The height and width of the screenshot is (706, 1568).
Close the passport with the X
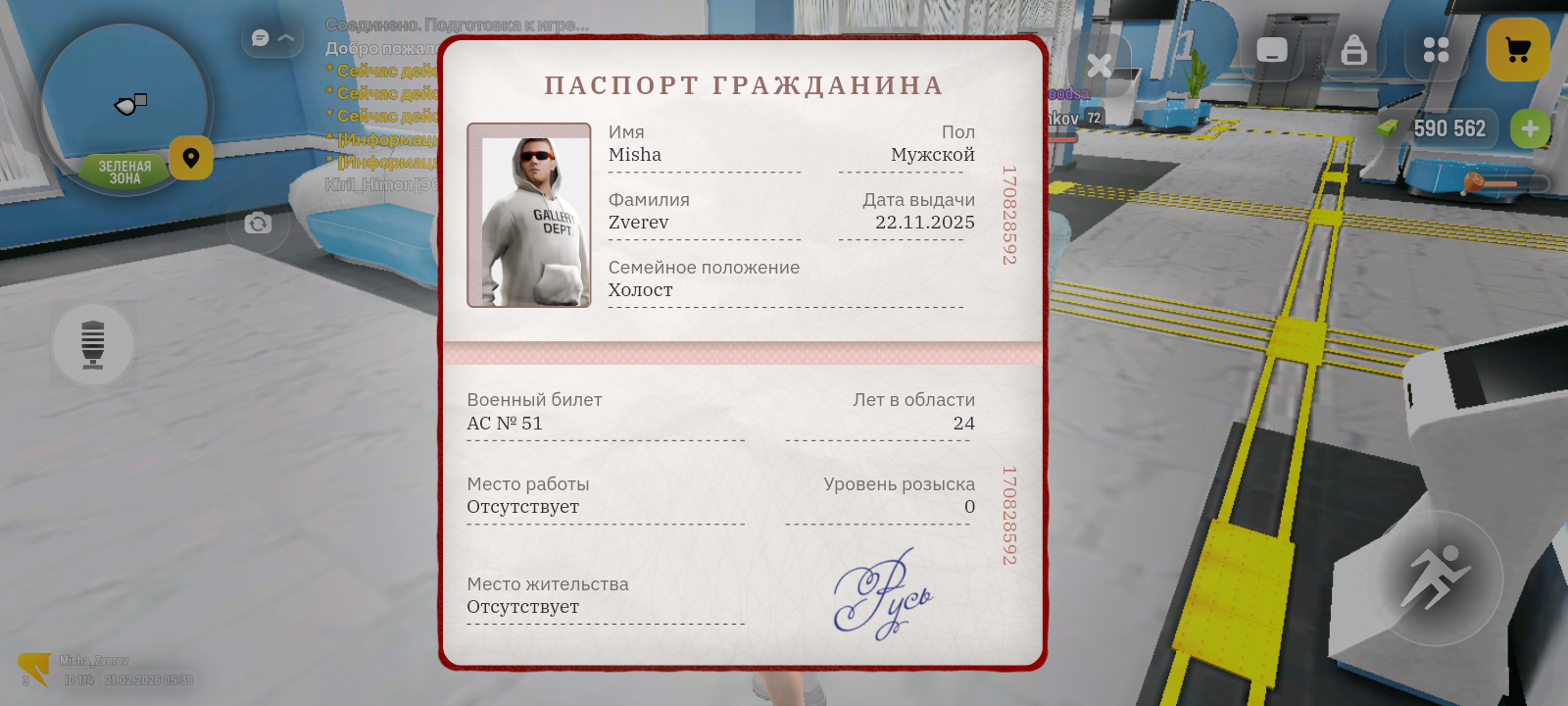1099,66
